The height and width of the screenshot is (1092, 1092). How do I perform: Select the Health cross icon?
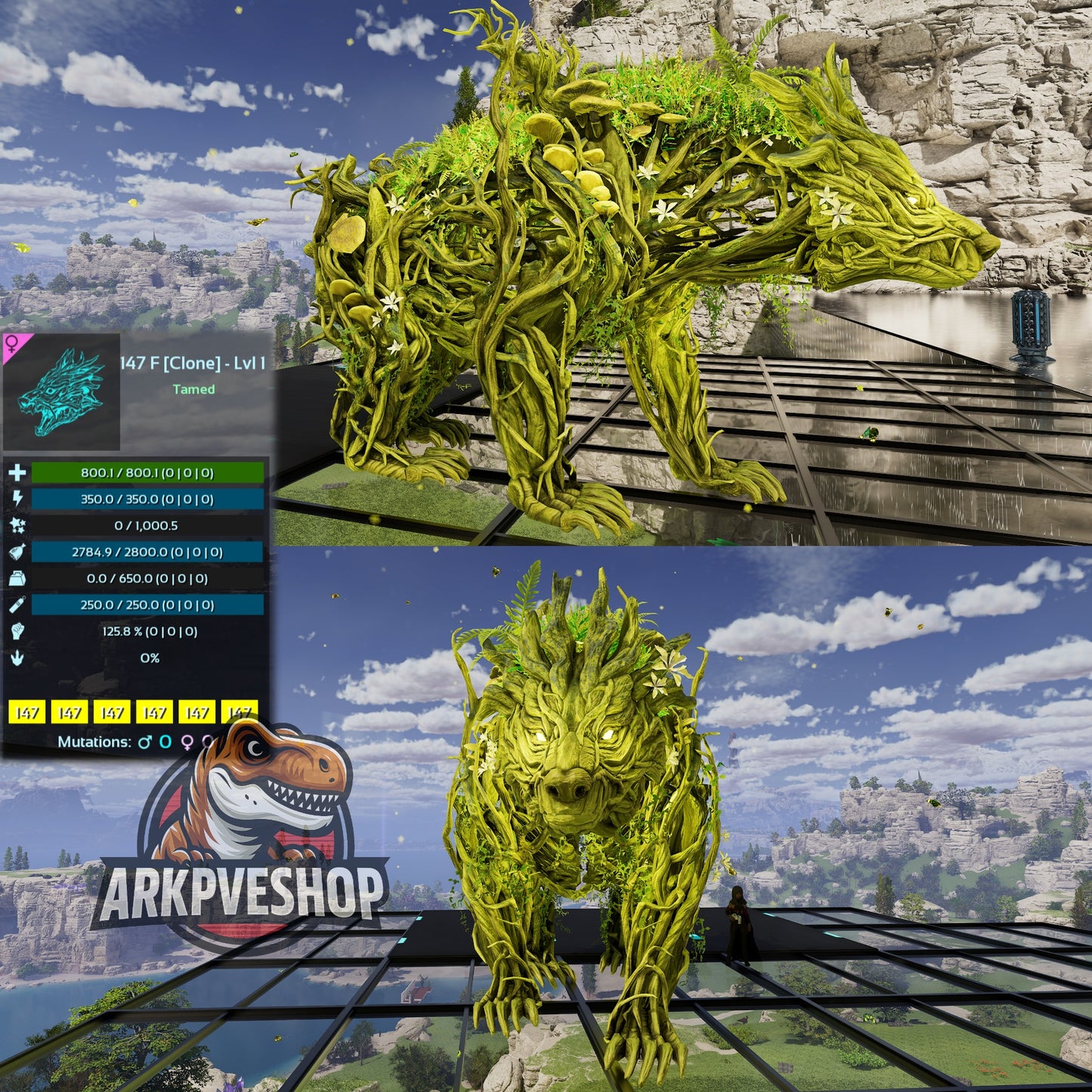coord(18,473)
